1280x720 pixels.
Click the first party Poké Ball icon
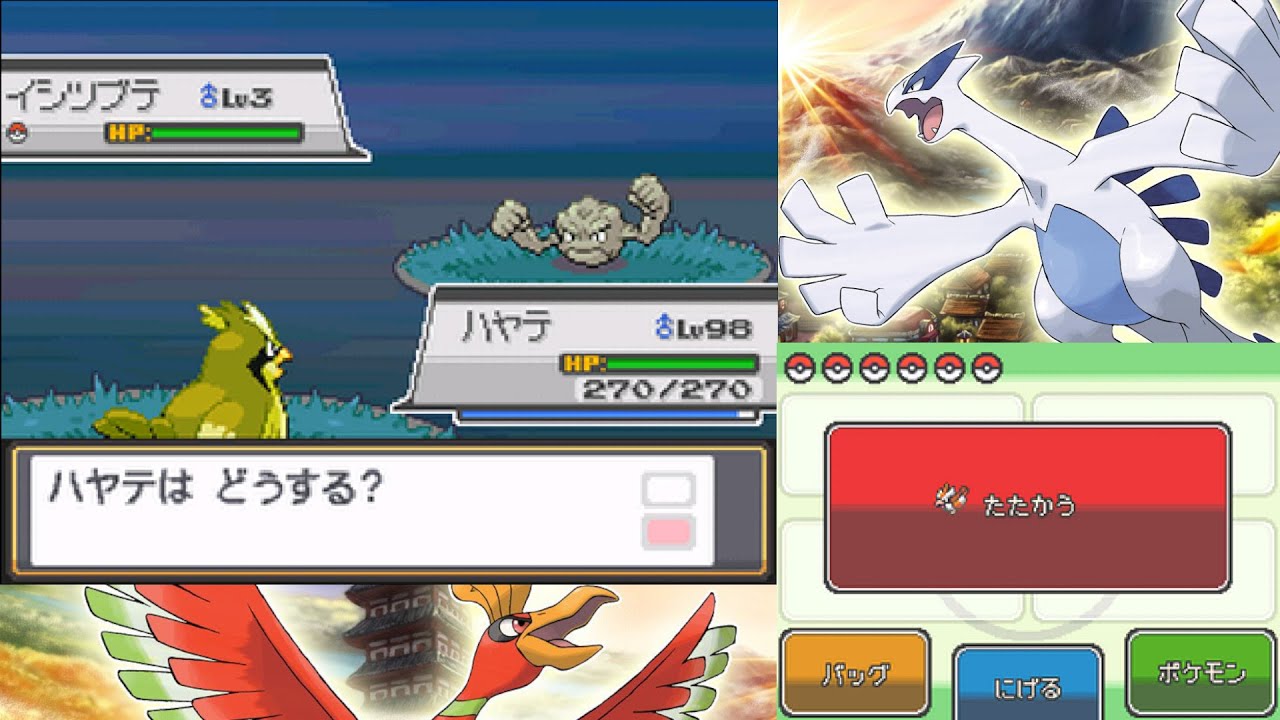(x=800, y=367)
